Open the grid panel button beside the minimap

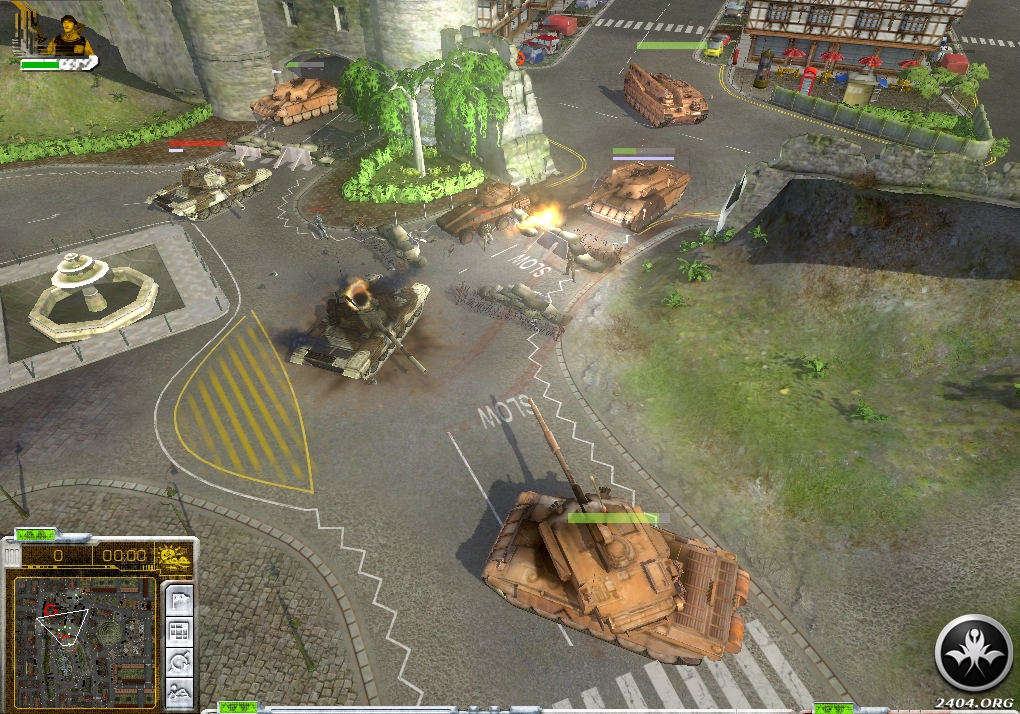click(180, 631)
